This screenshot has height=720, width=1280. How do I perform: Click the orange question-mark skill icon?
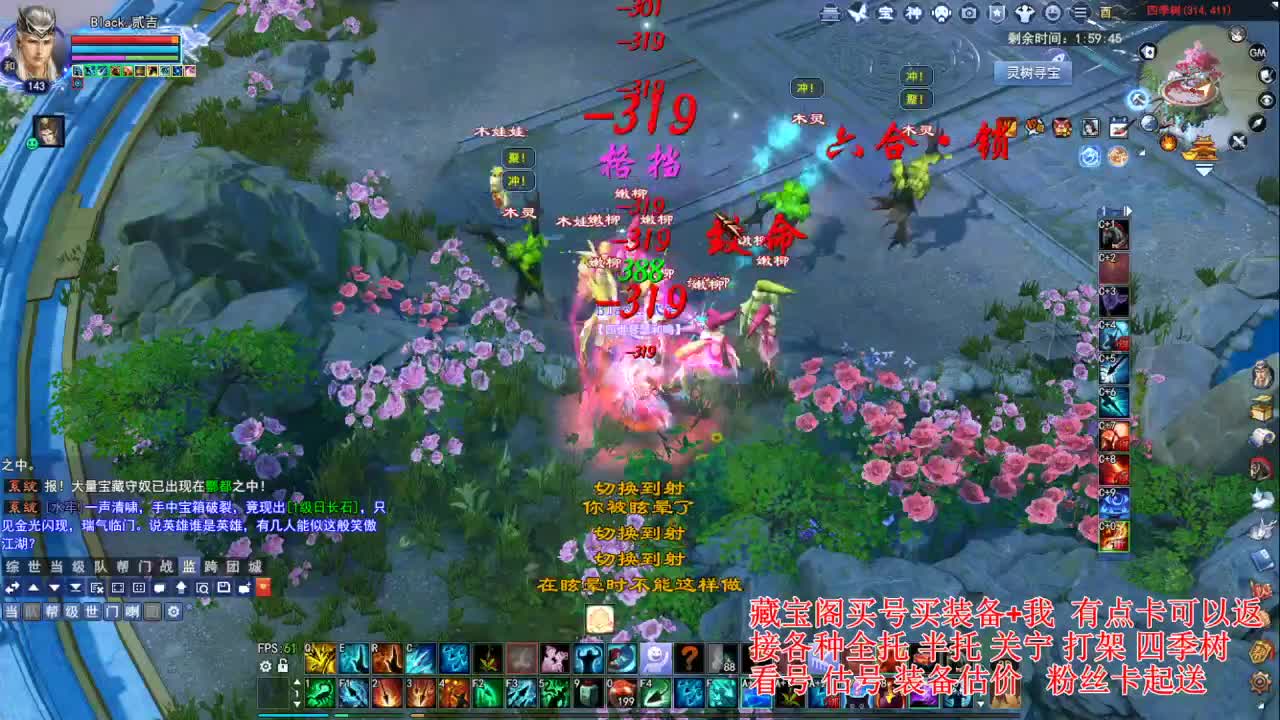[687, 658]
